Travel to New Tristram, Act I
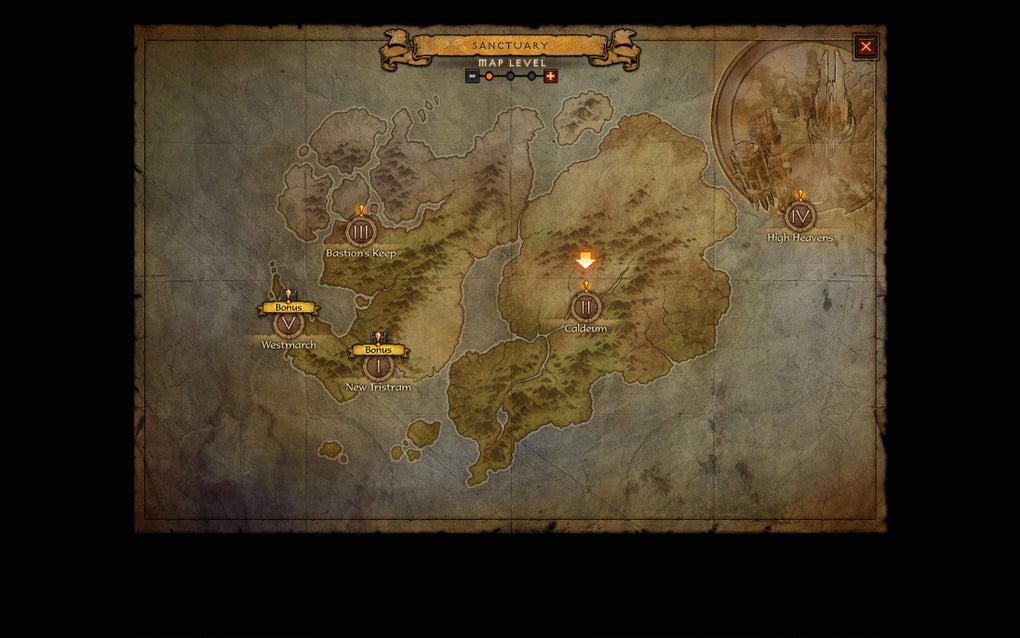1020x638 pixels. pos(378,366)
